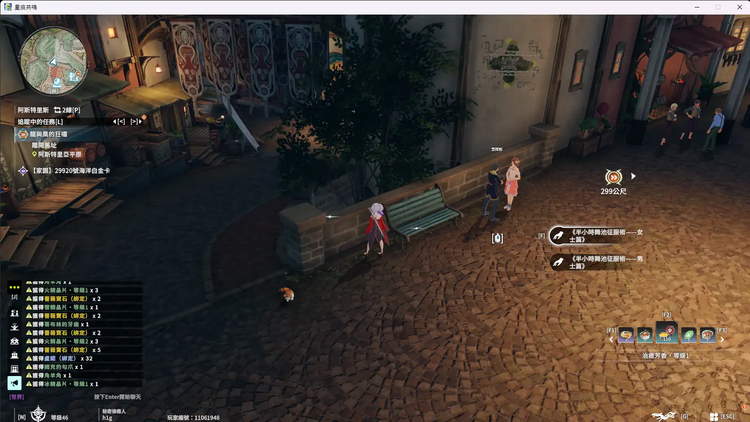Select the highlighted flower item in the quick bar

point(667,335)
